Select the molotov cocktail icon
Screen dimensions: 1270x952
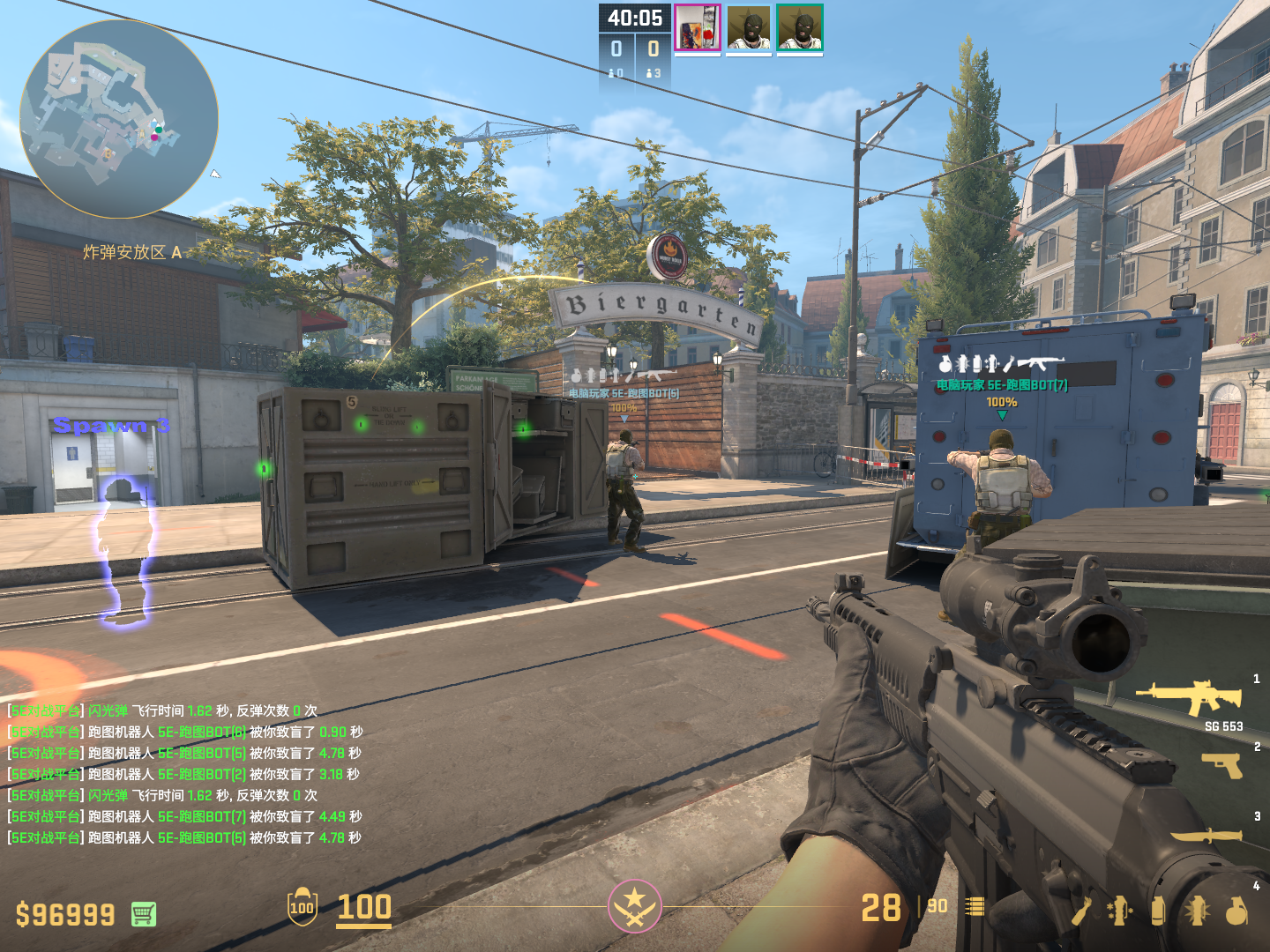point(1081,911)
